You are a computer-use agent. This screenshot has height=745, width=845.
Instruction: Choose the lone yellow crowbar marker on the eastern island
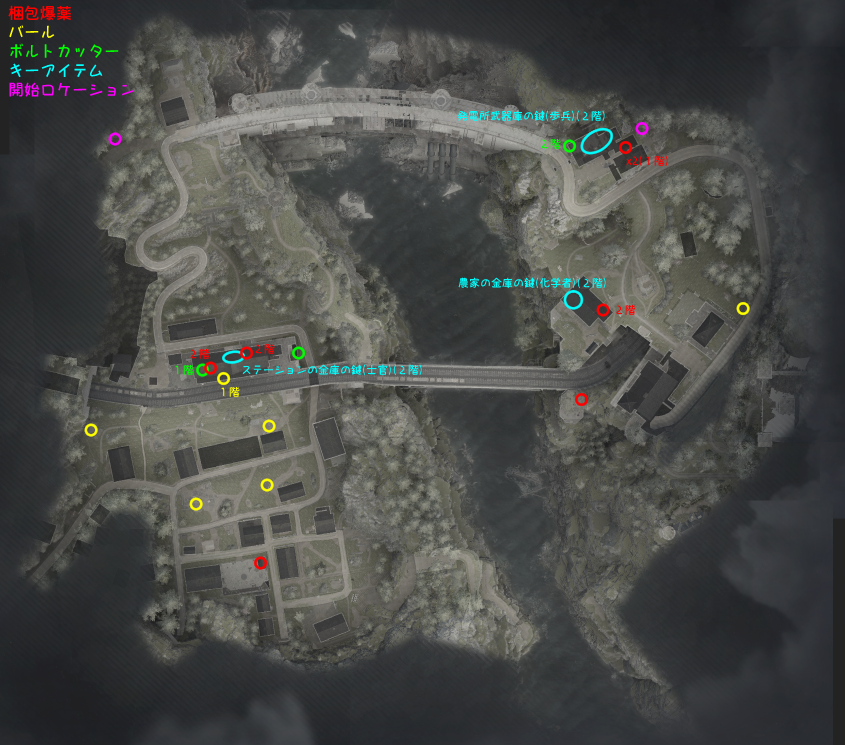(742, 308)
